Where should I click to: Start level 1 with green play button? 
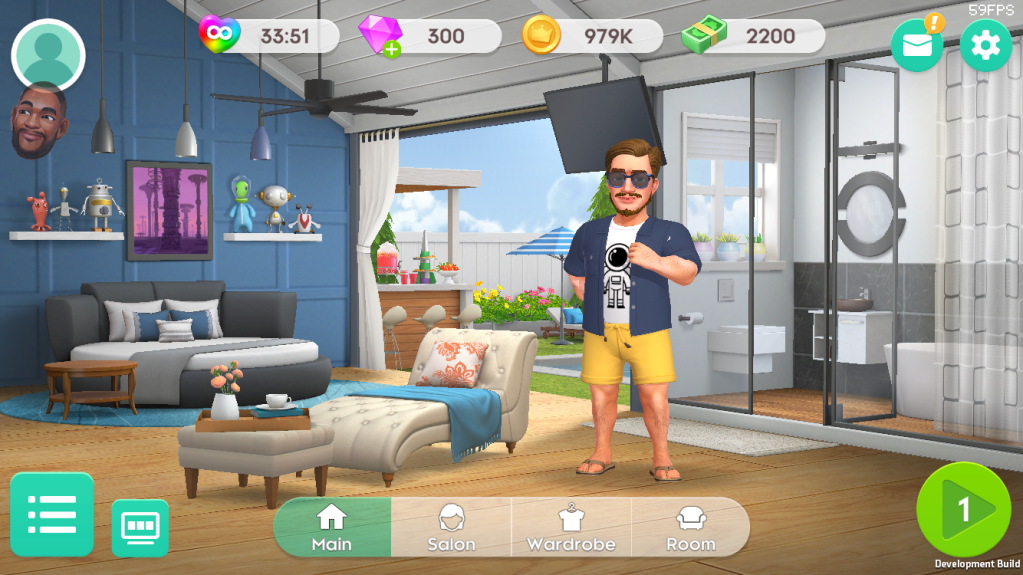(964, 510)
